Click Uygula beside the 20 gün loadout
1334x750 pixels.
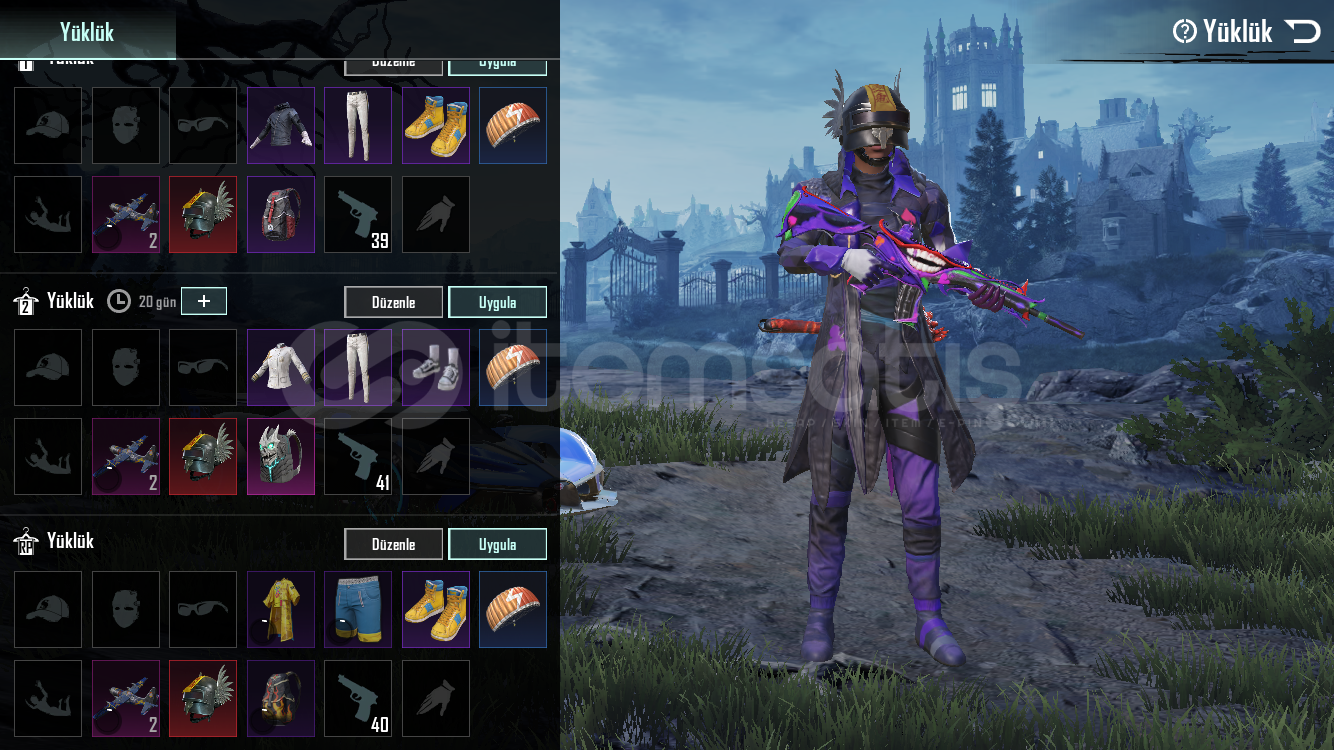coord(497,302)
